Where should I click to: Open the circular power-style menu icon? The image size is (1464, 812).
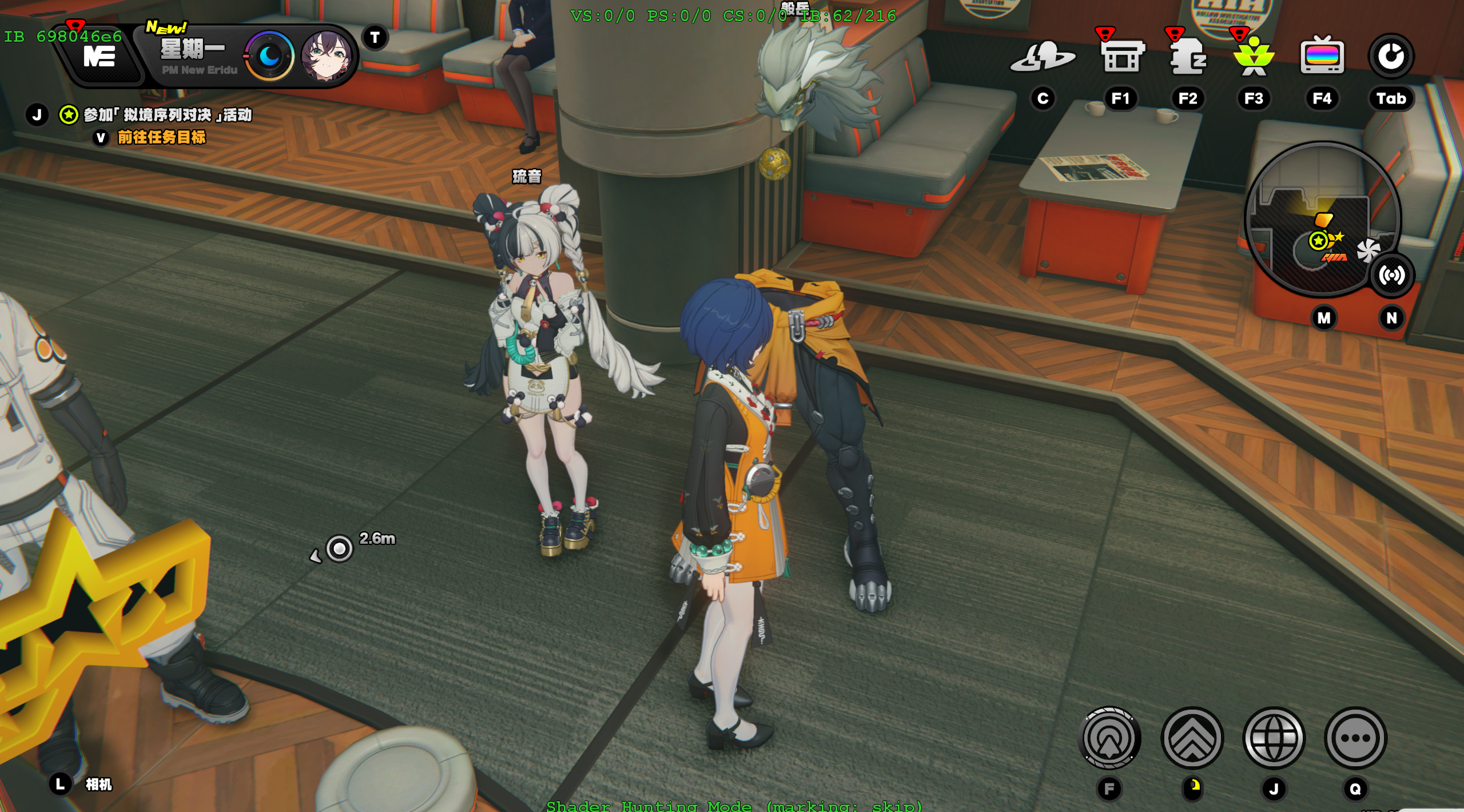tap(1391, 56)
